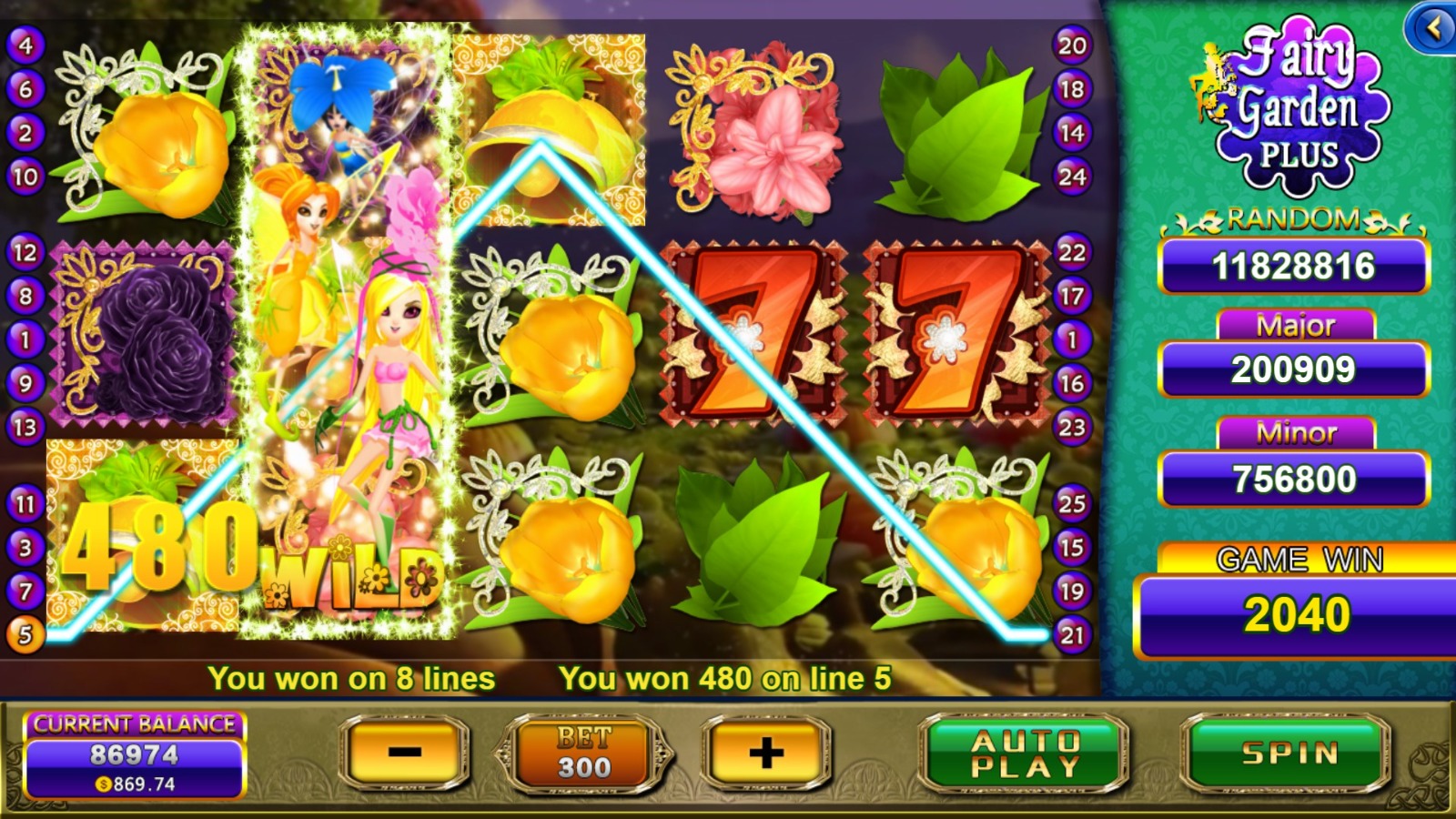Select the payline 20 marker

pos(1072,45)
